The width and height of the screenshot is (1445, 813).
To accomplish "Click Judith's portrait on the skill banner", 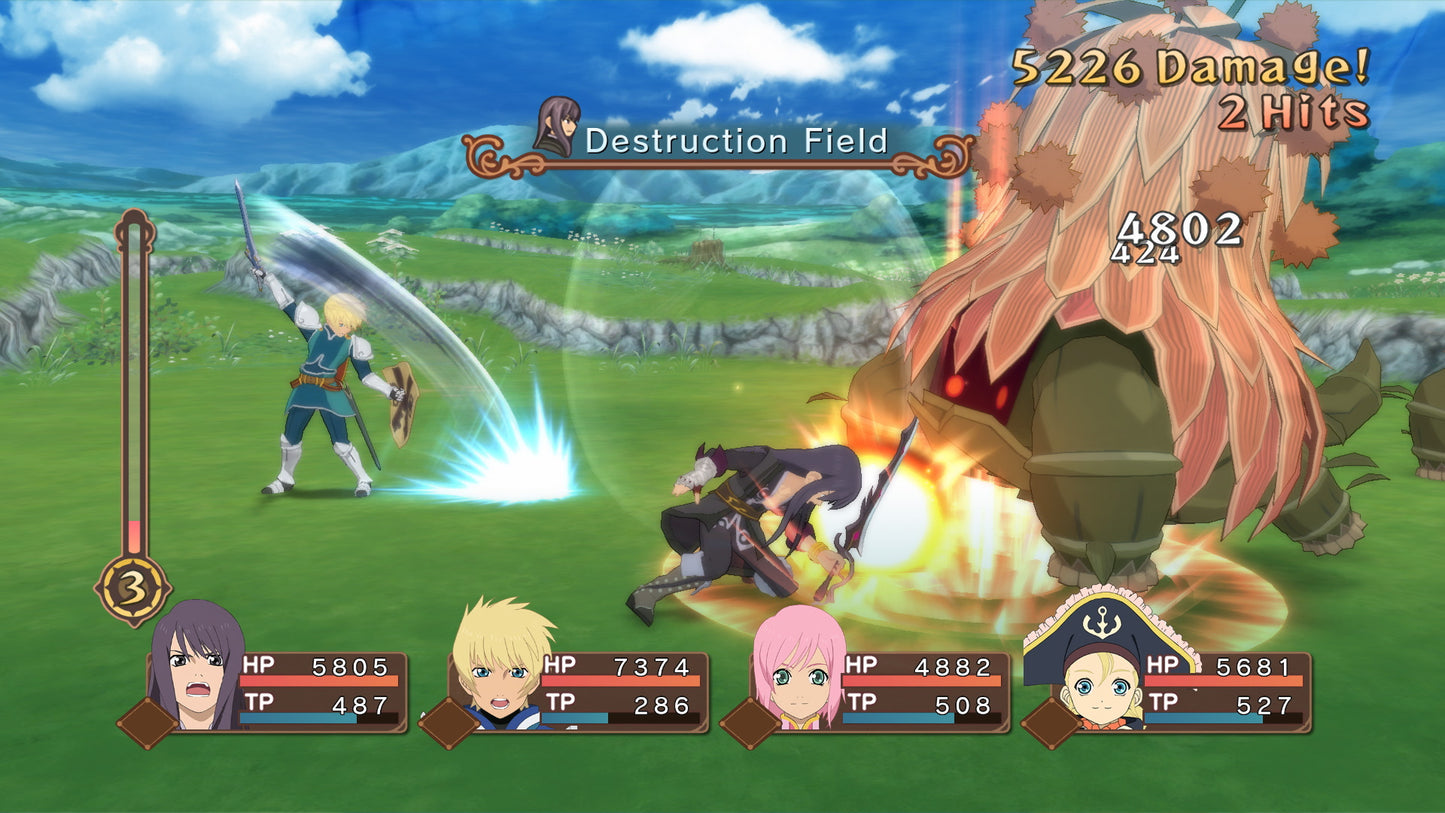I will 557,127.
